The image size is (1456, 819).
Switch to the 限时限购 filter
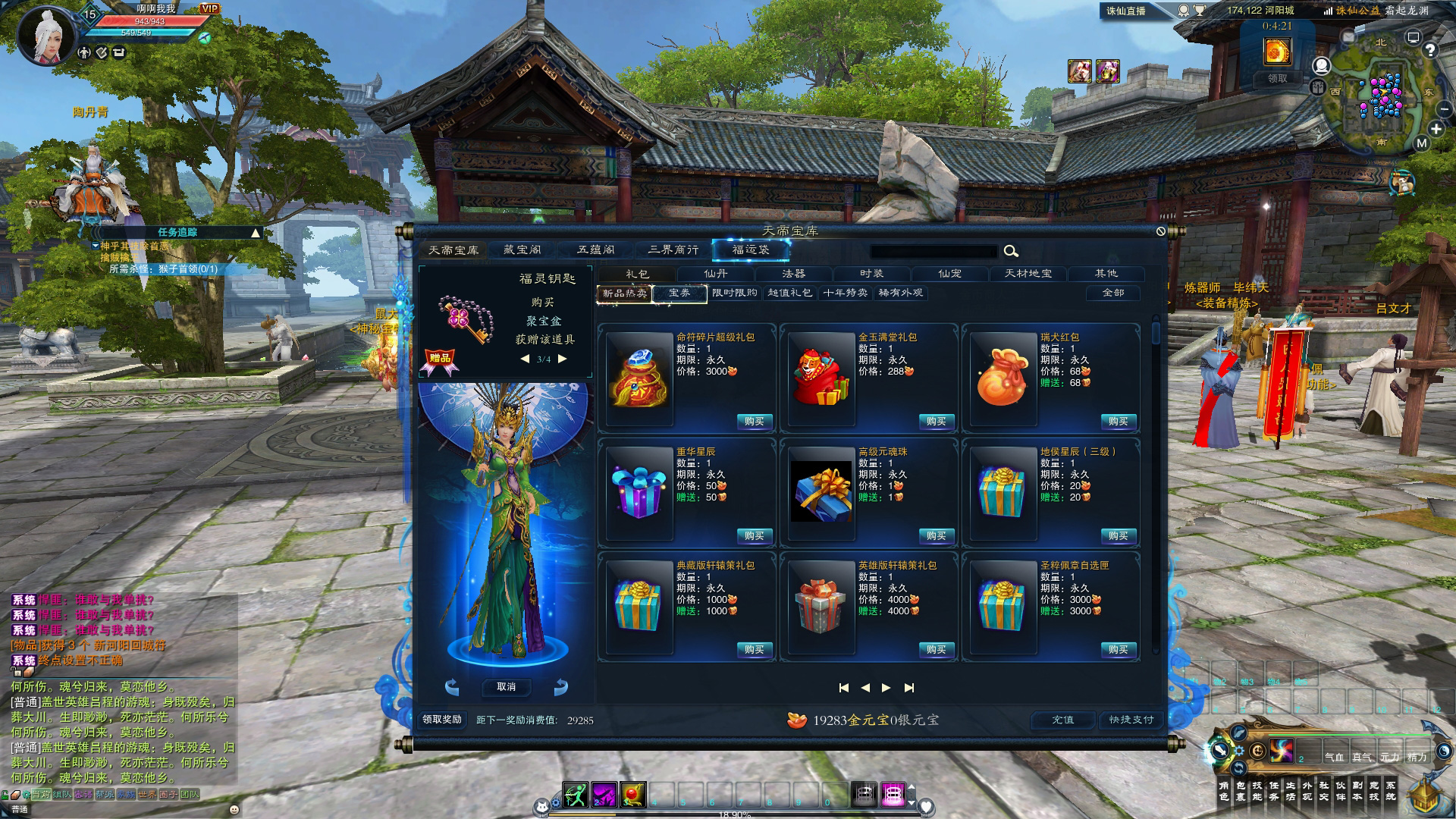[734, 293]
